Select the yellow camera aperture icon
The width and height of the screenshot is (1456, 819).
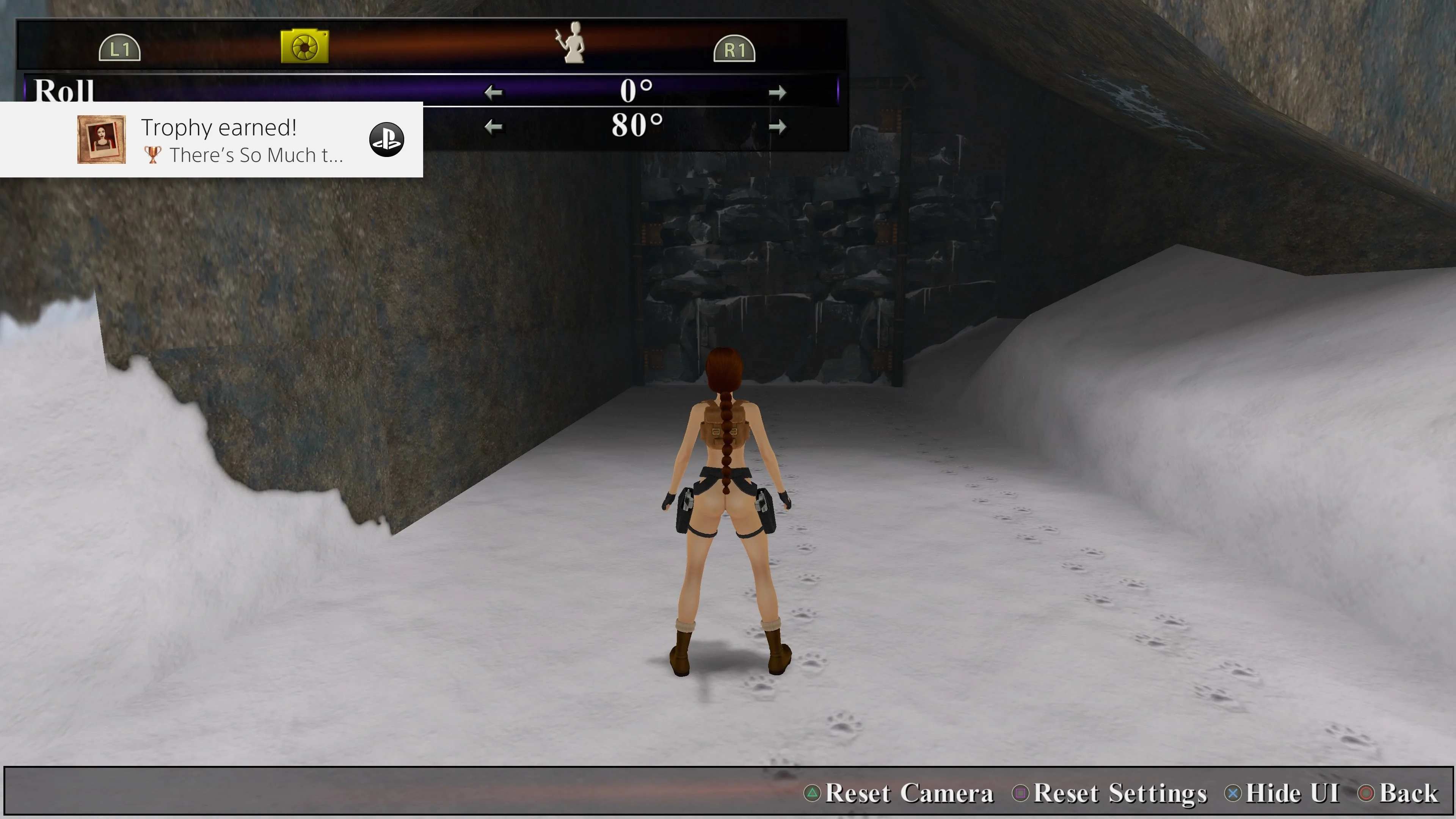pyautogui.click(x=303, y=47)
